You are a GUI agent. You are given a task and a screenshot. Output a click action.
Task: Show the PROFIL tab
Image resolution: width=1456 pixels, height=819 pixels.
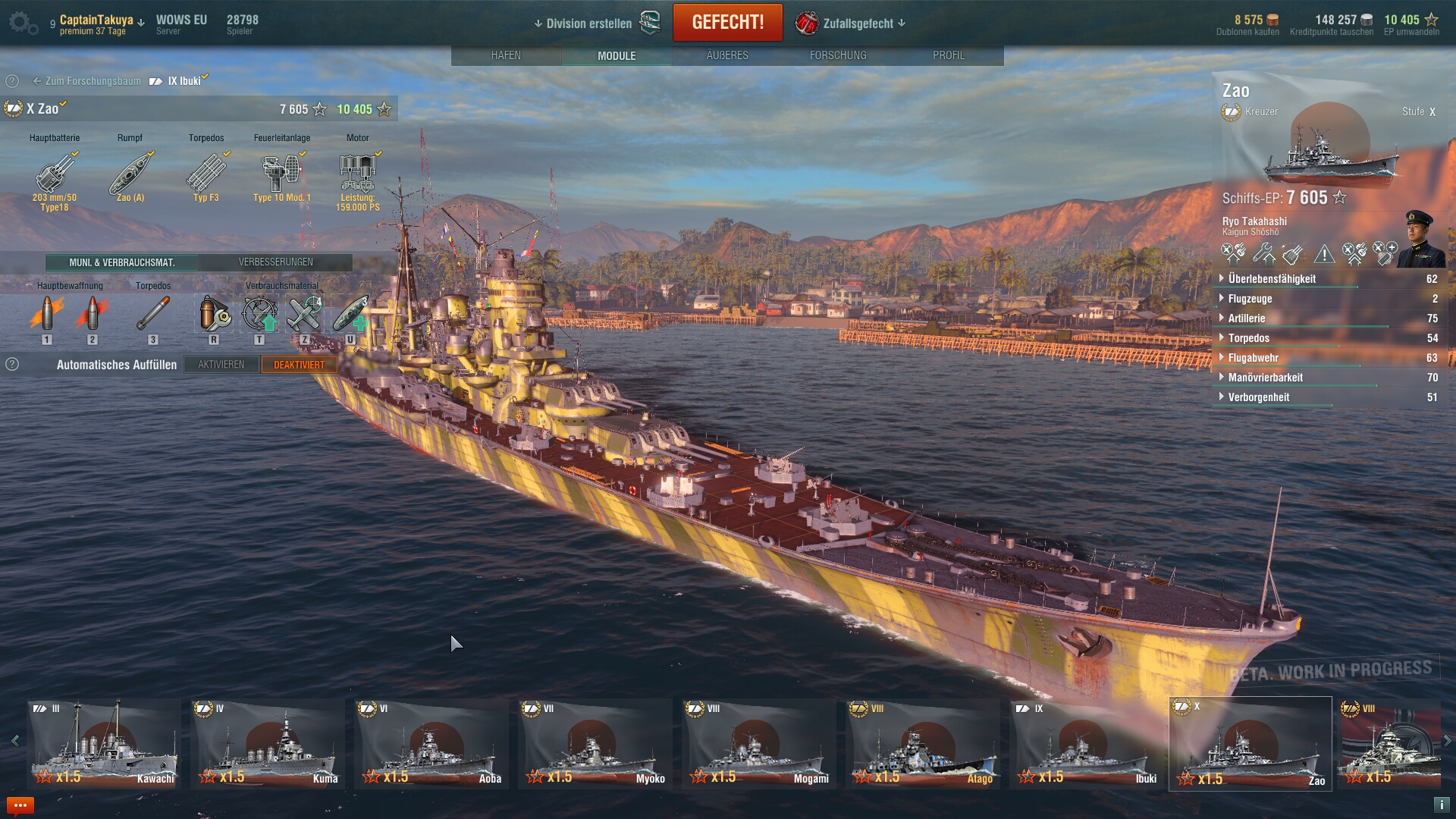(948, 55)
